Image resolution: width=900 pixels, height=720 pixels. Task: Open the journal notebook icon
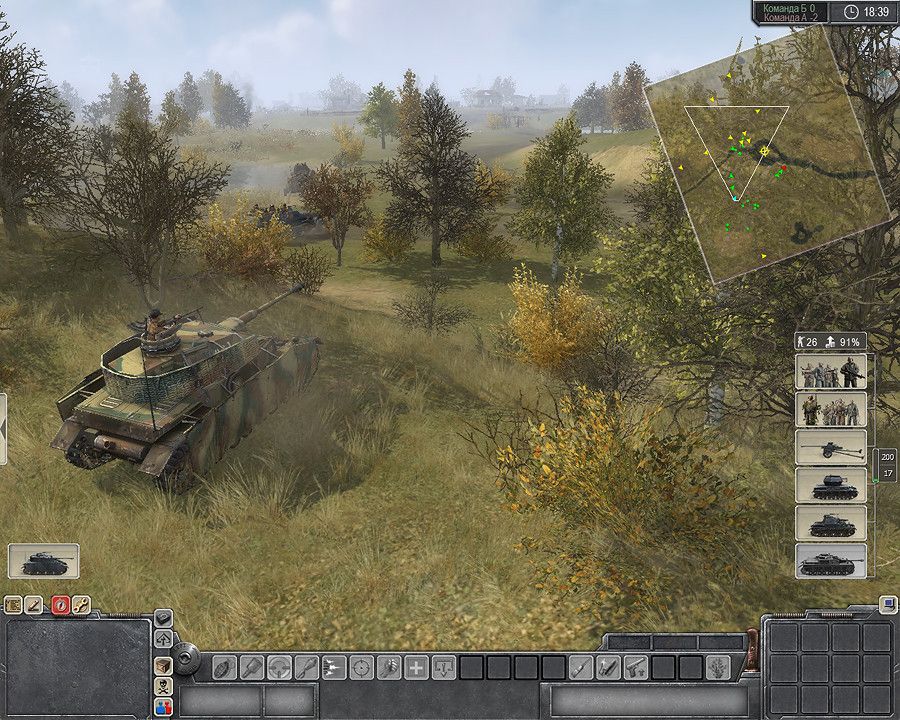point(13,605)
